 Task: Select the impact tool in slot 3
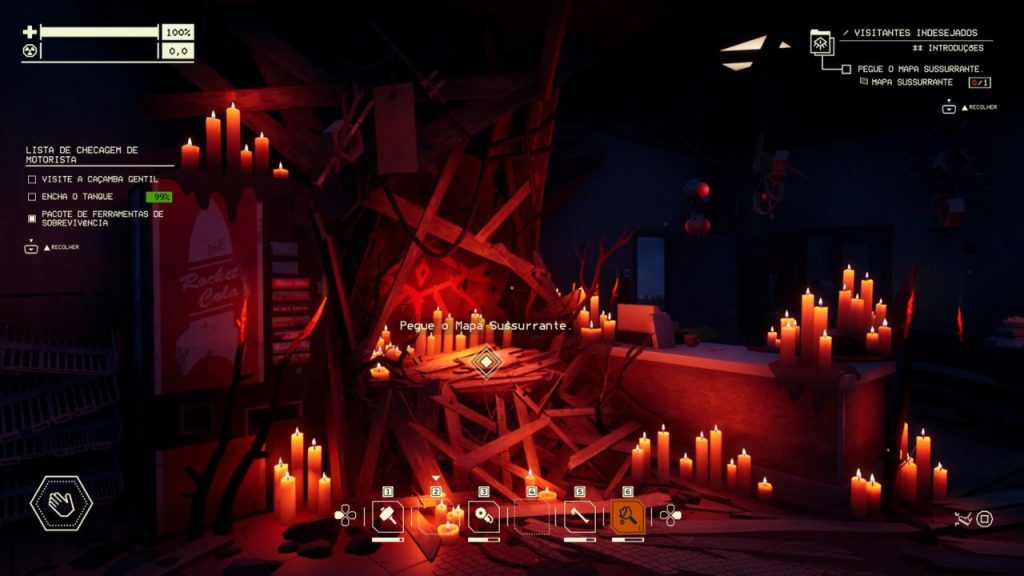(x=483, y=516)
